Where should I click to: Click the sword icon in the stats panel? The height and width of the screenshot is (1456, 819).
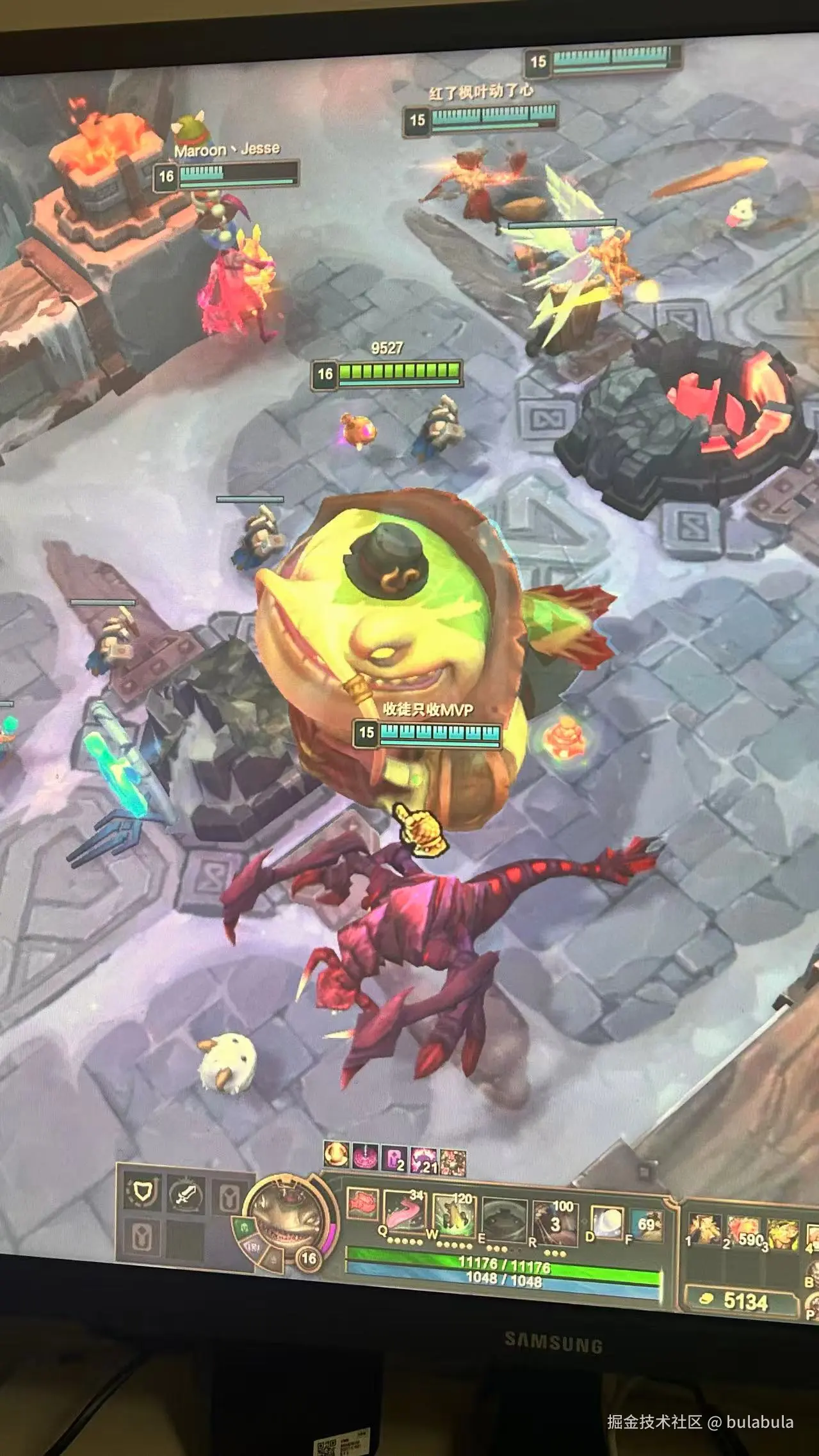click(x=186, y=1193)
